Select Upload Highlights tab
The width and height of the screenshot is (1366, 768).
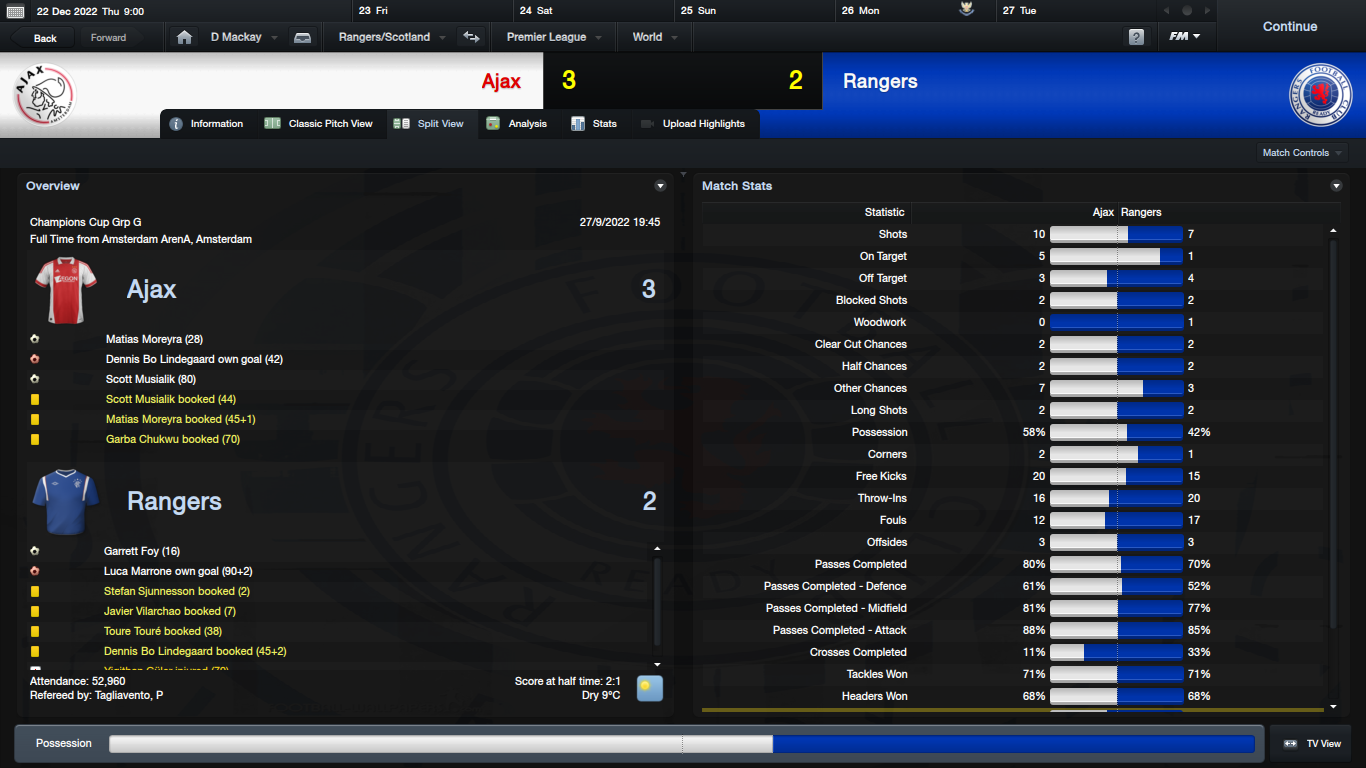point(693,124)
